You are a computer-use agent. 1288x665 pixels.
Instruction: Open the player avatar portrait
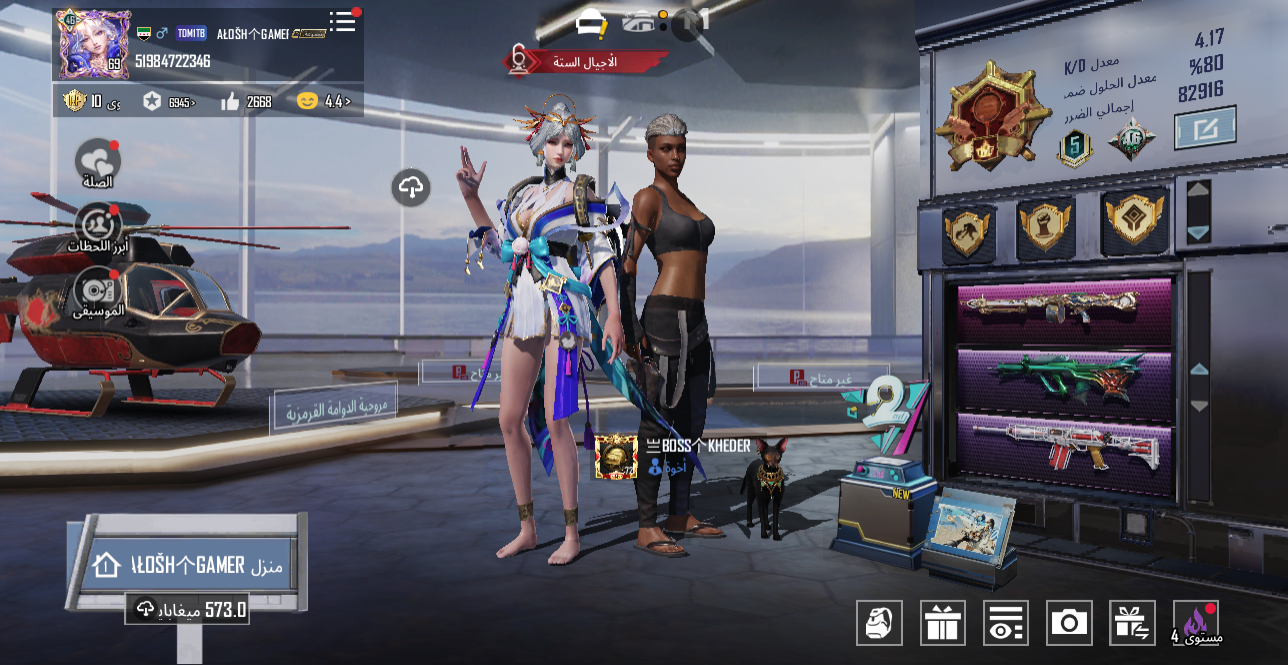coord(93,45)
